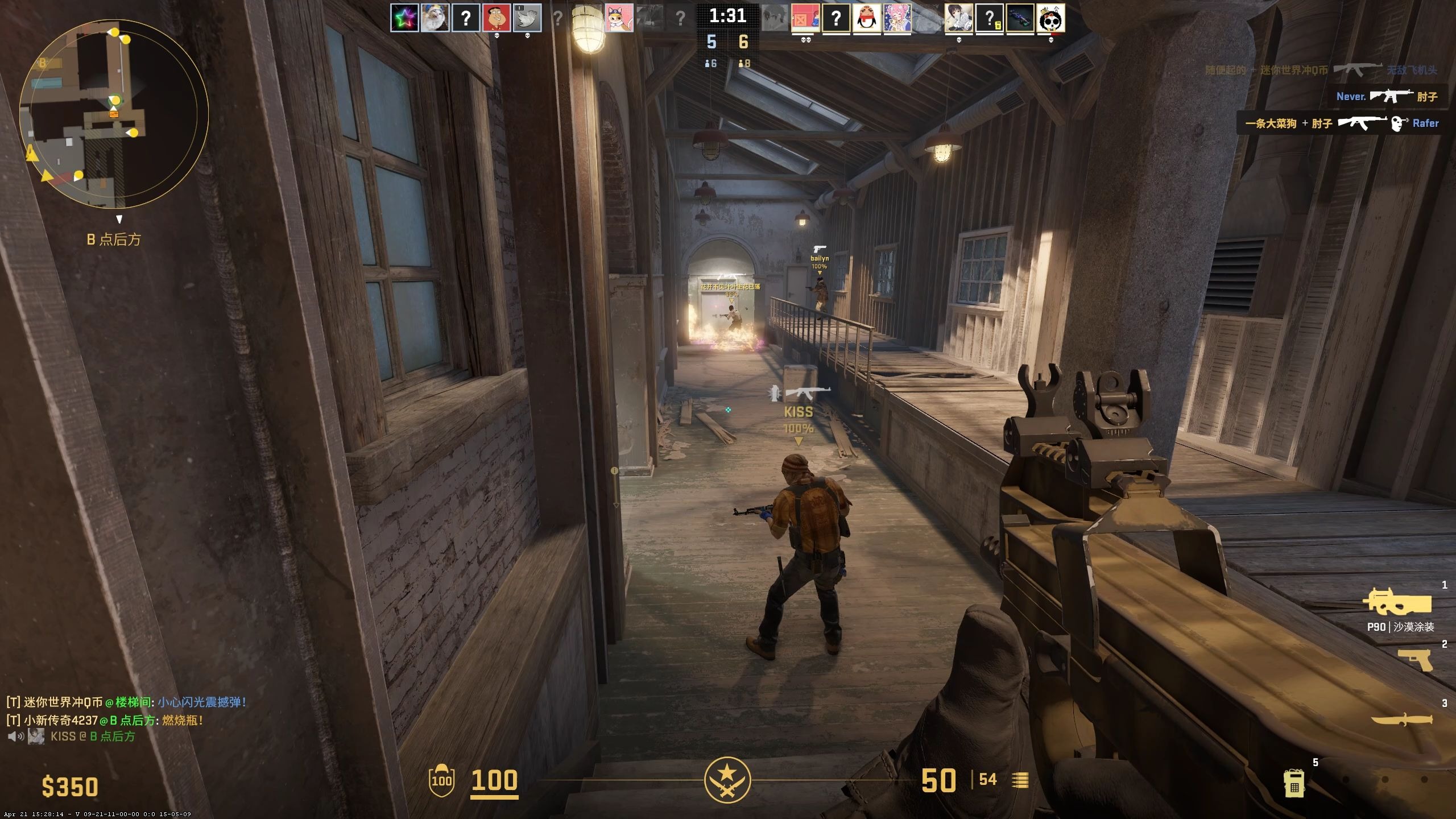Select the C4 bomb in slot 5
The image size is (1456, 819).
(x=1294, y=784)
